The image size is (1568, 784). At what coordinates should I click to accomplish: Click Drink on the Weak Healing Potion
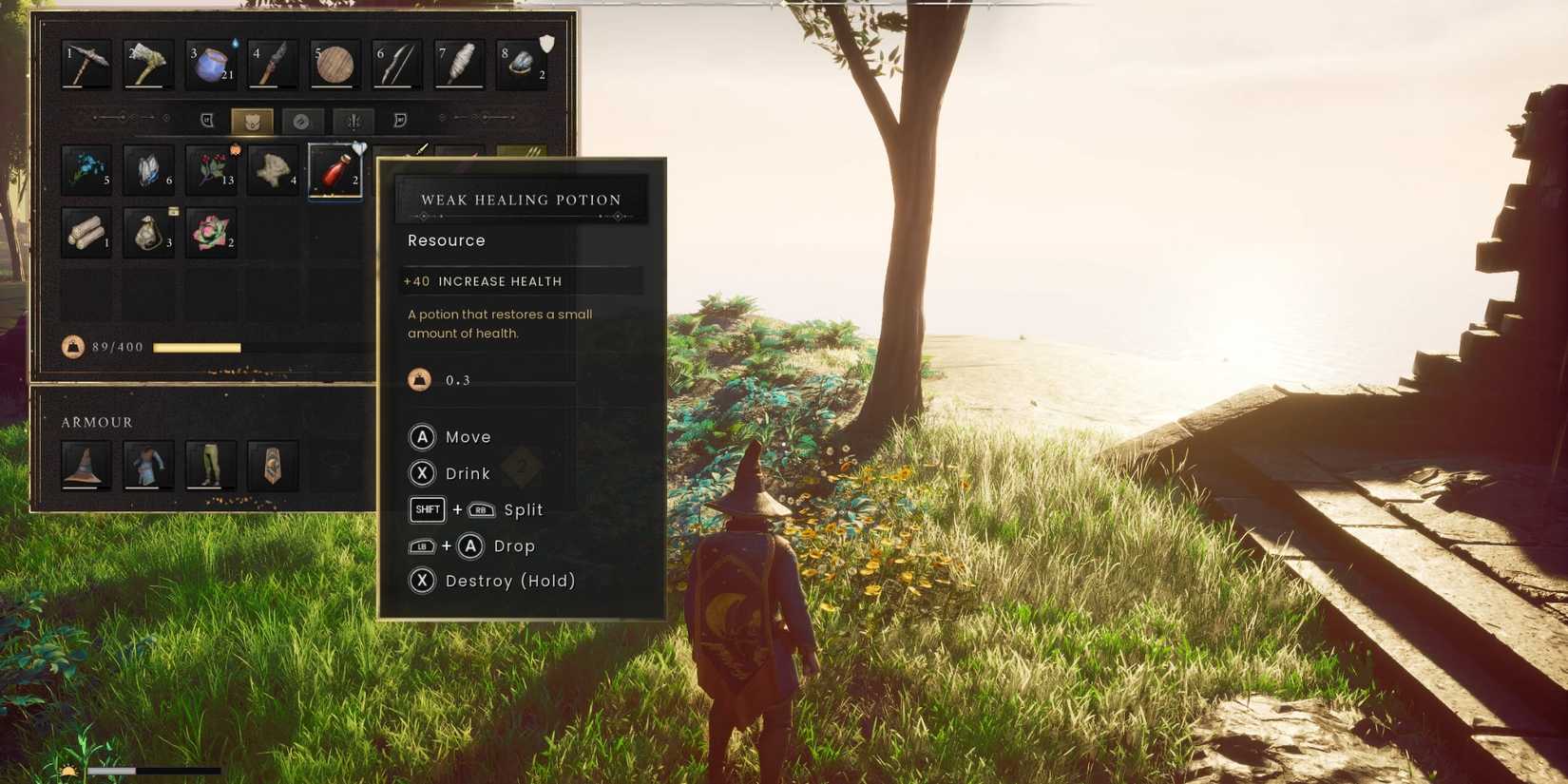(x=467, y=473)
